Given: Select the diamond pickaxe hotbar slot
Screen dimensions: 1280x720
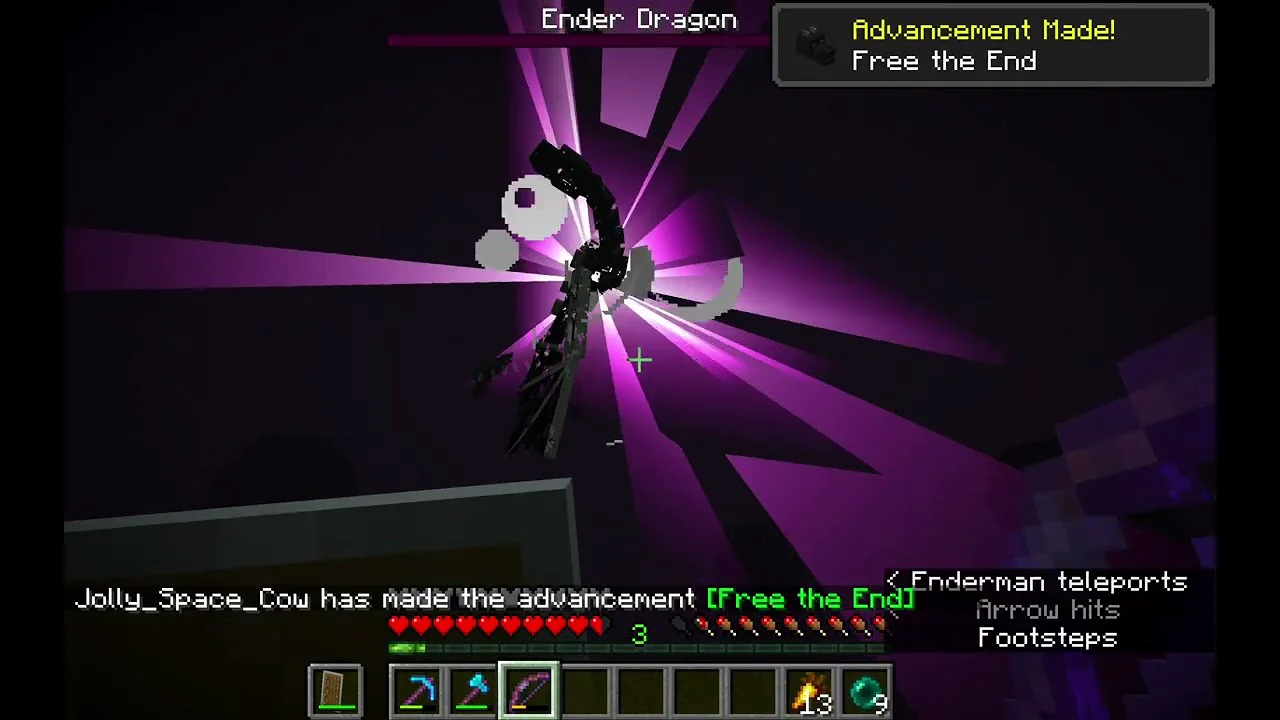Looking at the screenshot, I should pyautogui.click(x=417, y=691).
